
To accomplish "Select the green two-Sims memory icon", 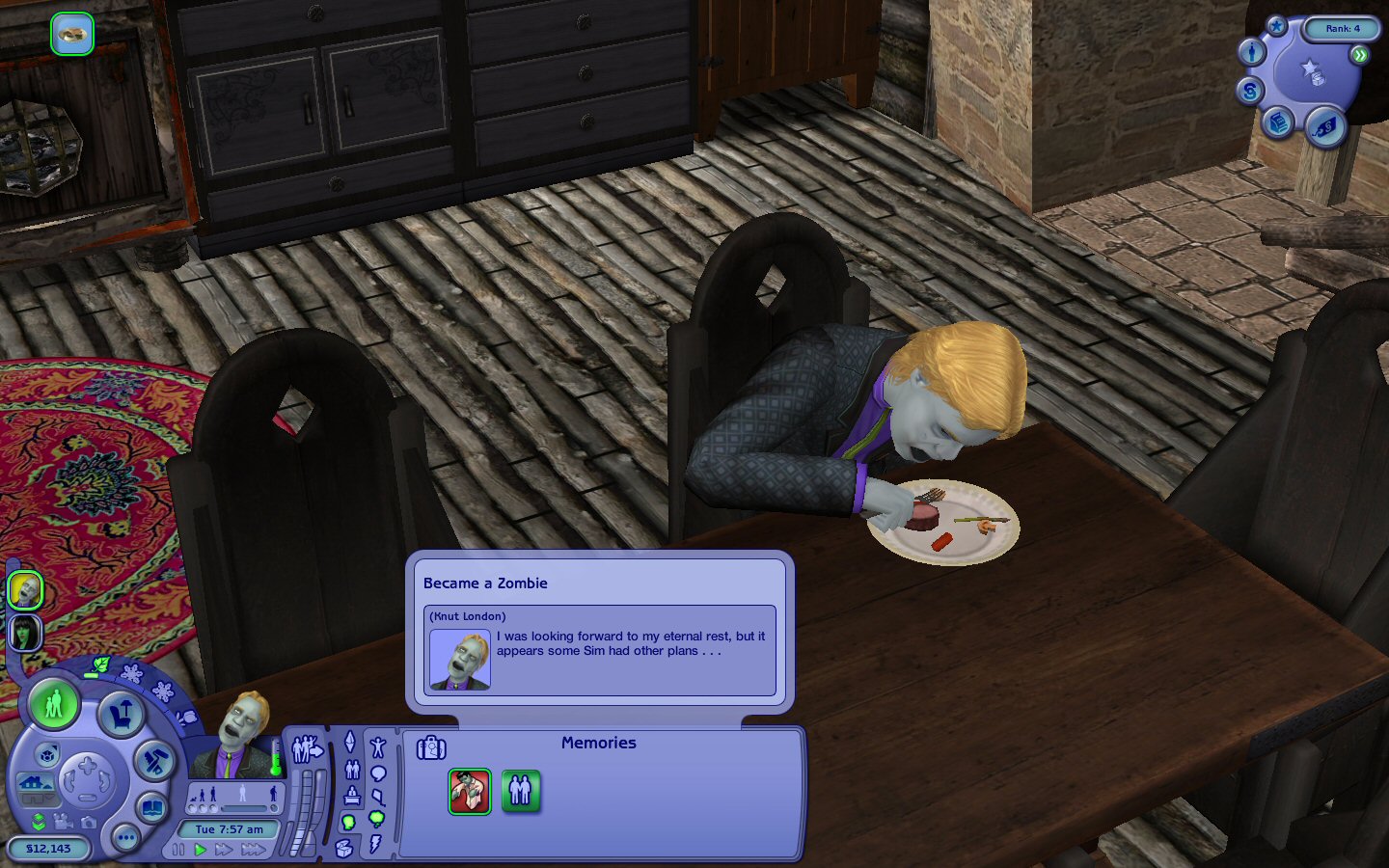I will 520,791.
